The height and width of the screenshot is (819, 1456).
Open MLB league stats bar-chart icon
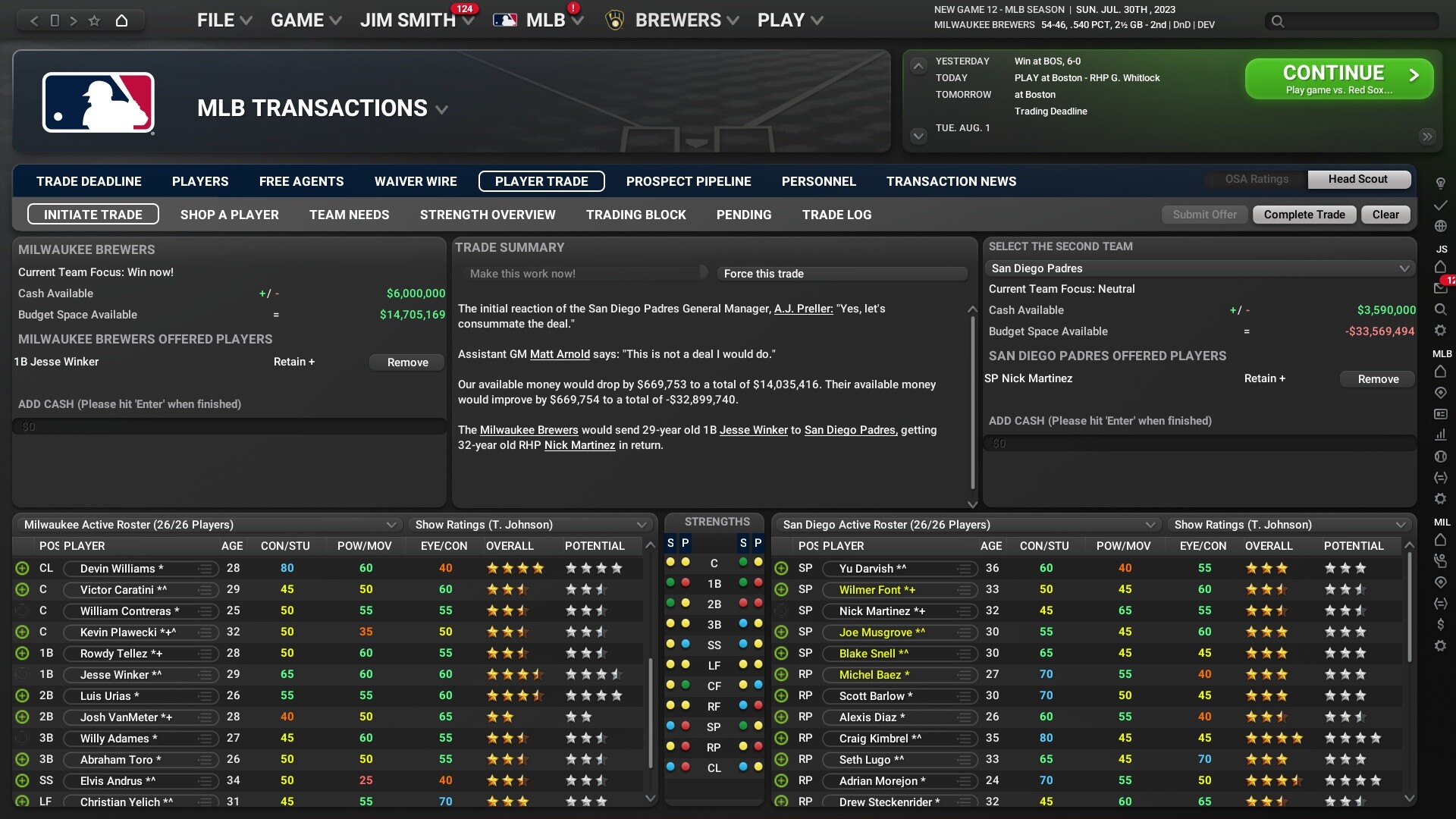pyautogui.click(x=1442, y=435)
